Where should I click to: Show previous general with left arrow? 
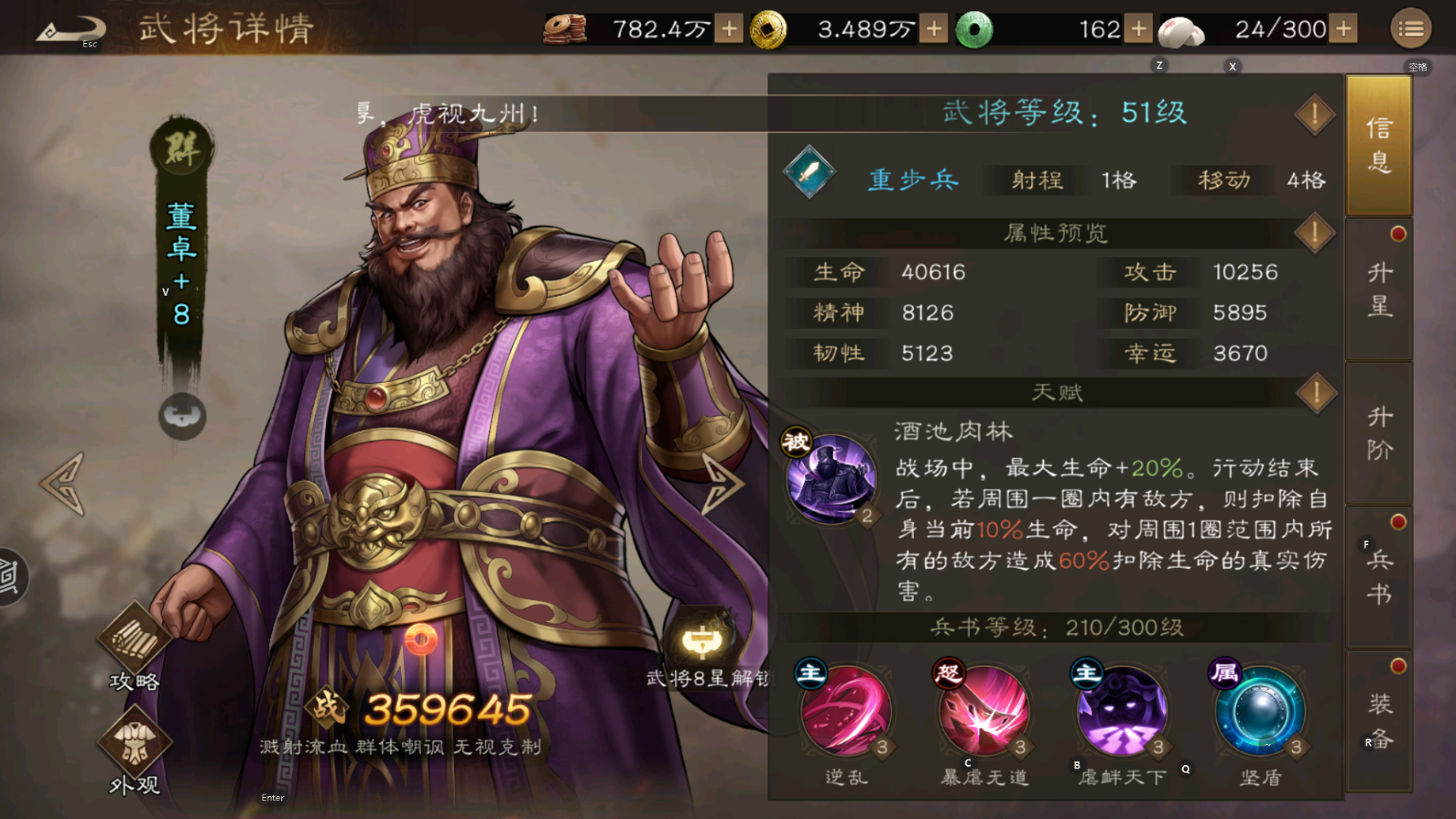coord(63,484)
